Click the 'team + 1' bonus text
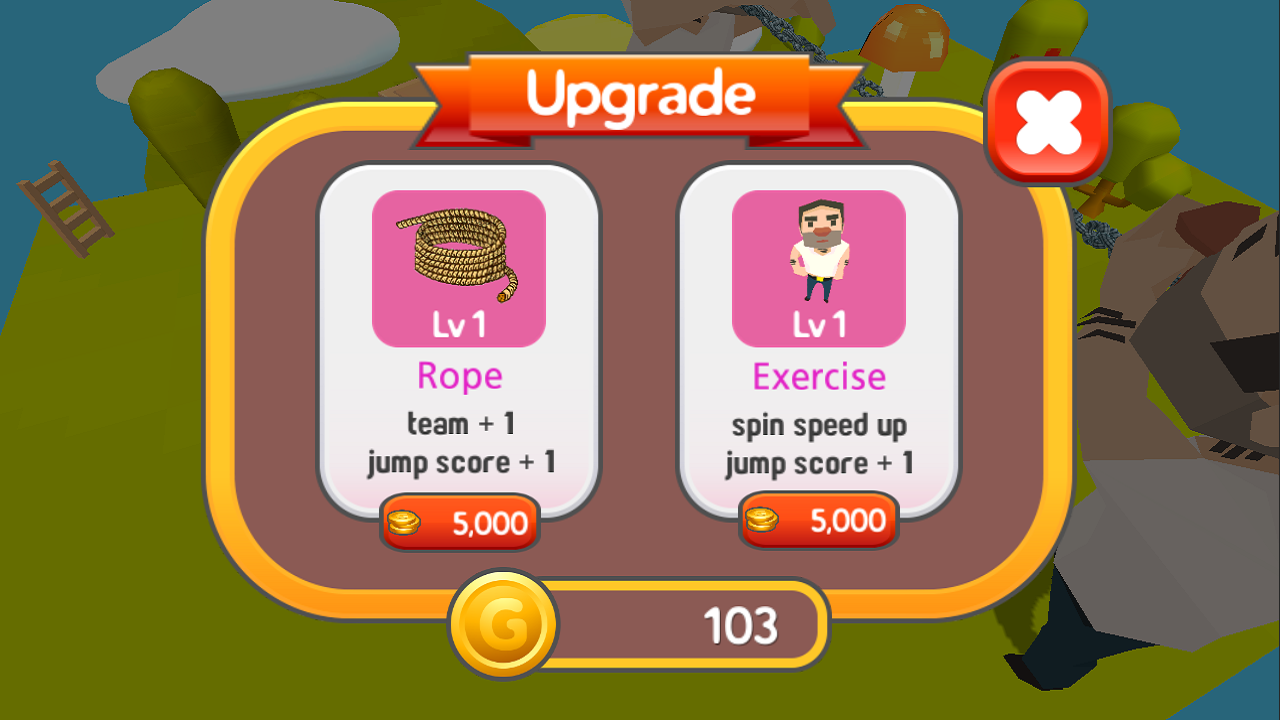Image resolution: width=1280 pixels, height=720 pixels. pyautogui.click(x=460, y=423)
